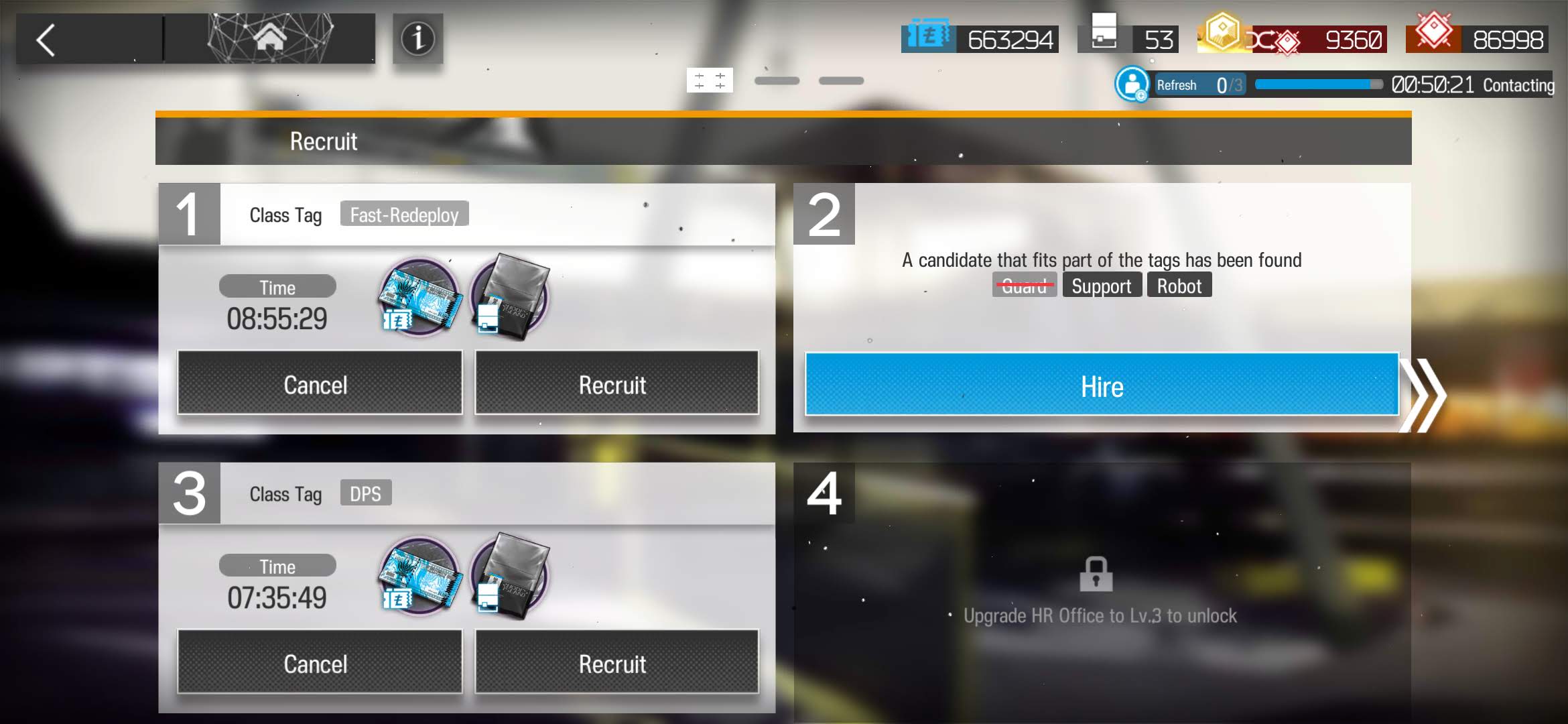1568x724 pixels.
Task: Tap the recruitment permit count
Action: click(x=1128, y=39)
